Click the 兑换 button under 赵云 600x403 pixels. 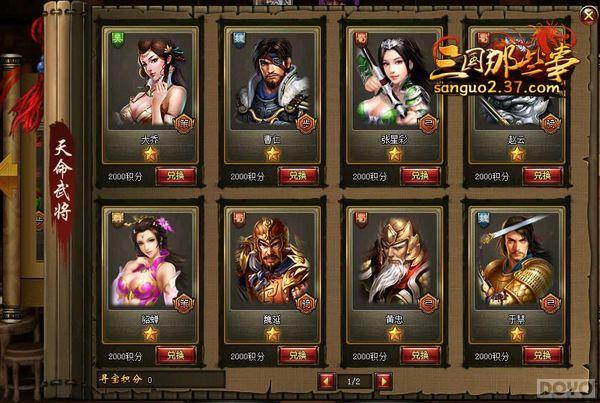[x=542, y=175]
